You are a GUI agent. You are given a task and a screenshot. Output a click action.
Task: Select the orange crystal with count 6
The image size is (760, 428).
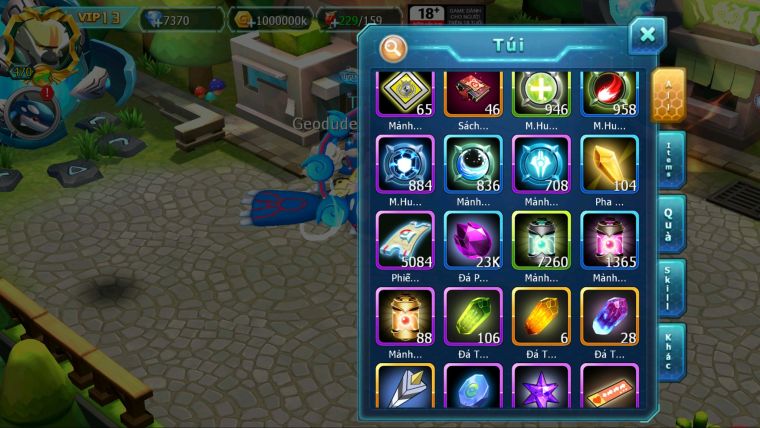coord(541,316)
